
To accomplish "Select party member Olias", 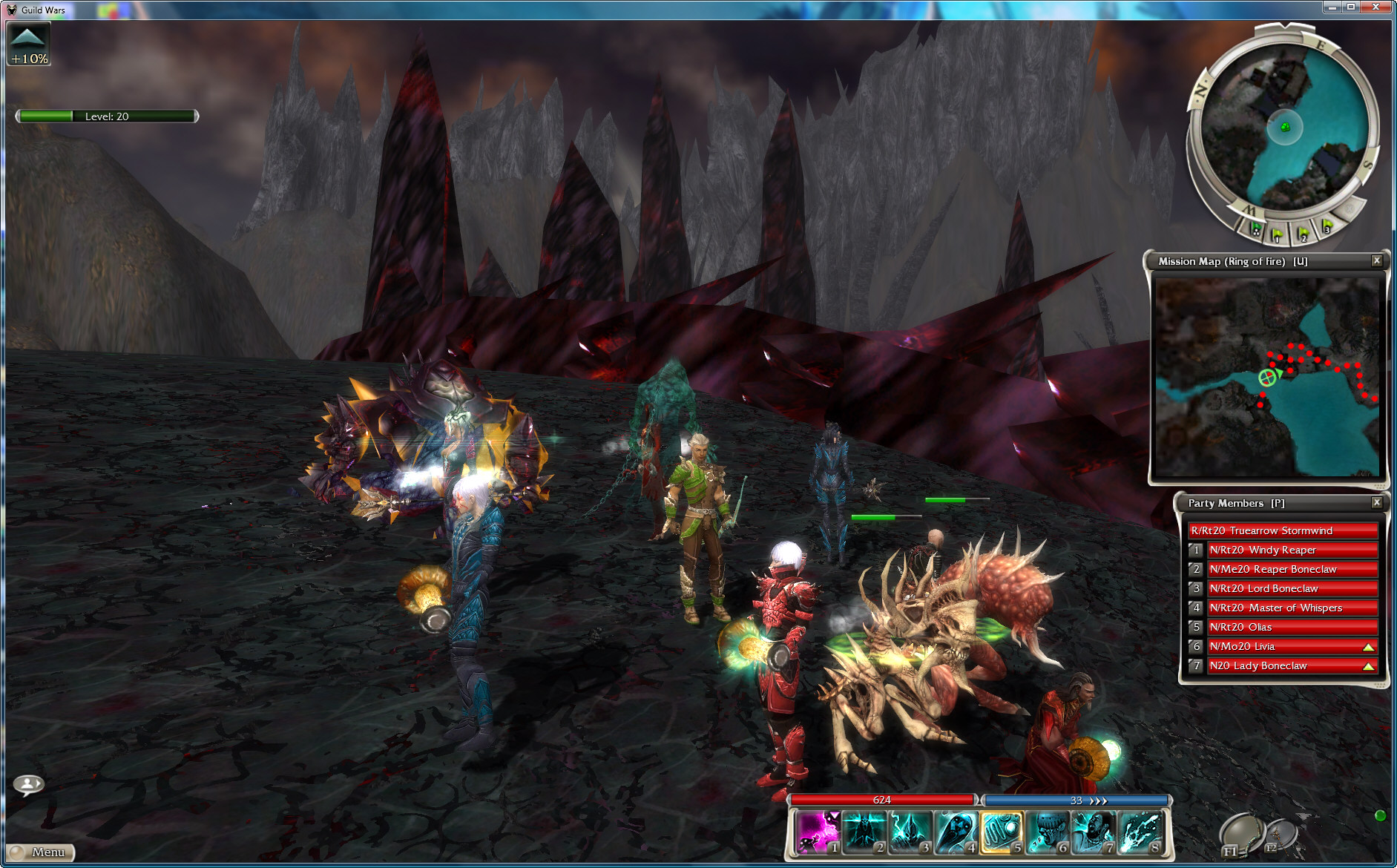I will [x=1292, y=627].
